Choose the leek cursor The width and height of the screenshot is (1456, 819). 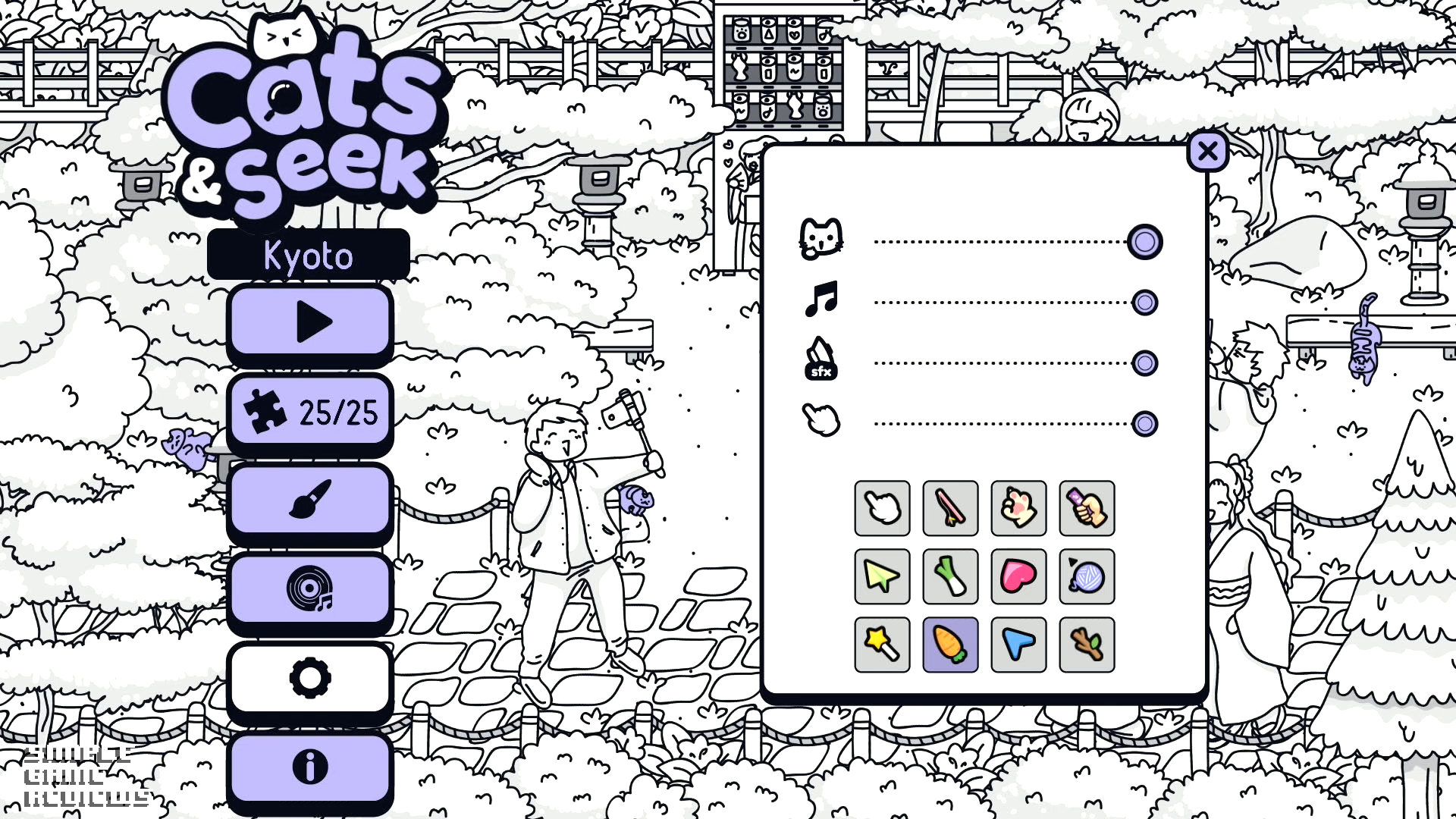click(x=950, y=576)
